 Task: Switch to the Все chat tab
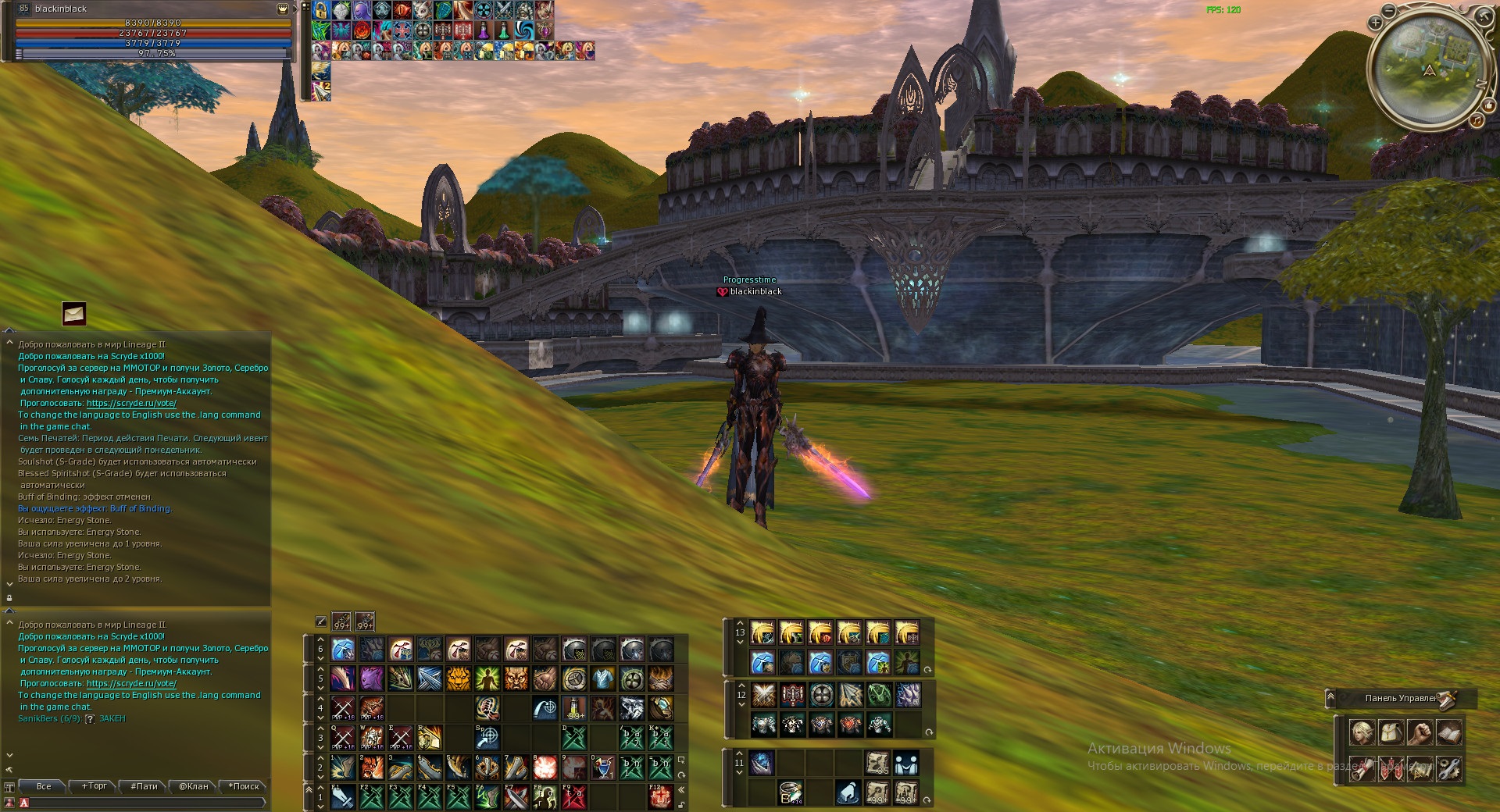click(x=44, y=786)
